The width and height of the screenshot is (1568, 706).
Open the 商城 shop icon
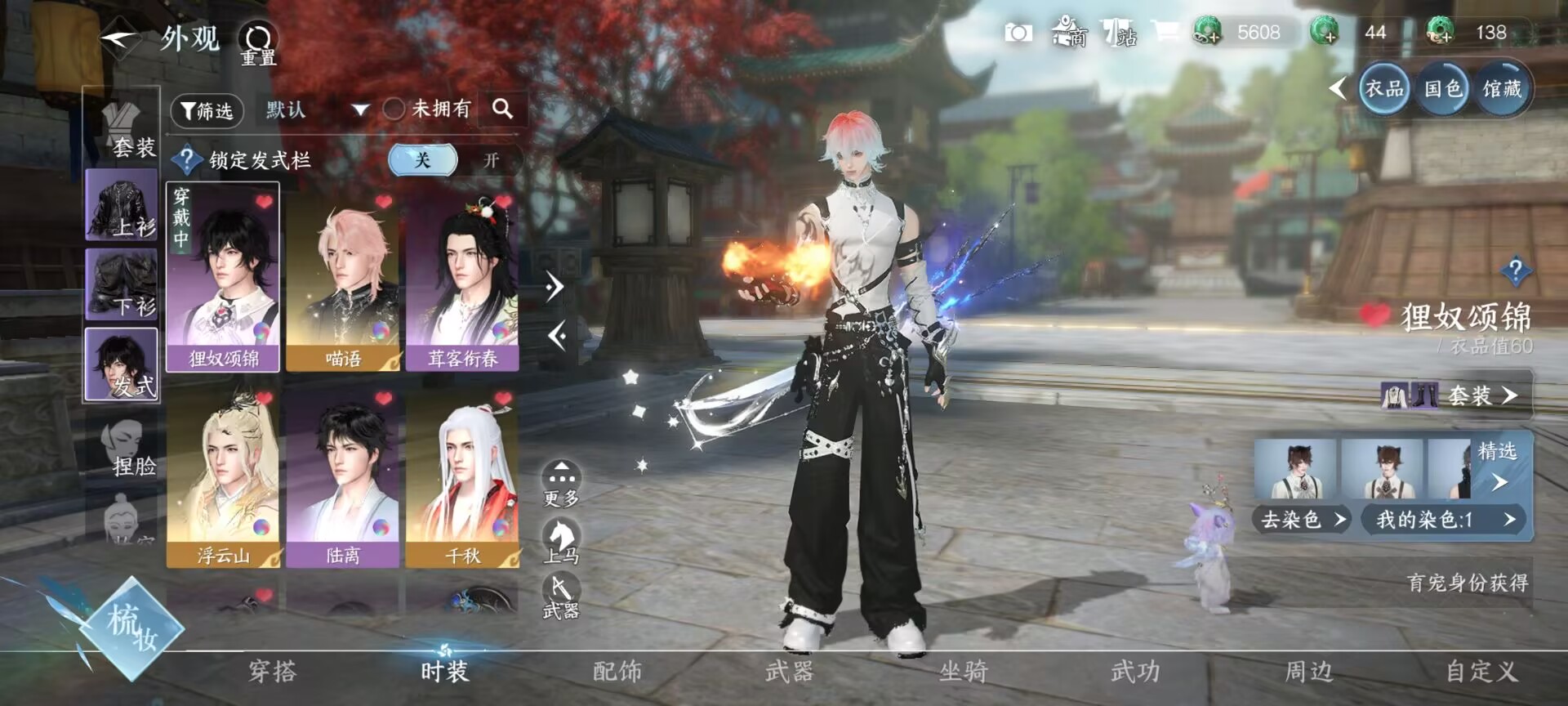[x=1070, y=34]
